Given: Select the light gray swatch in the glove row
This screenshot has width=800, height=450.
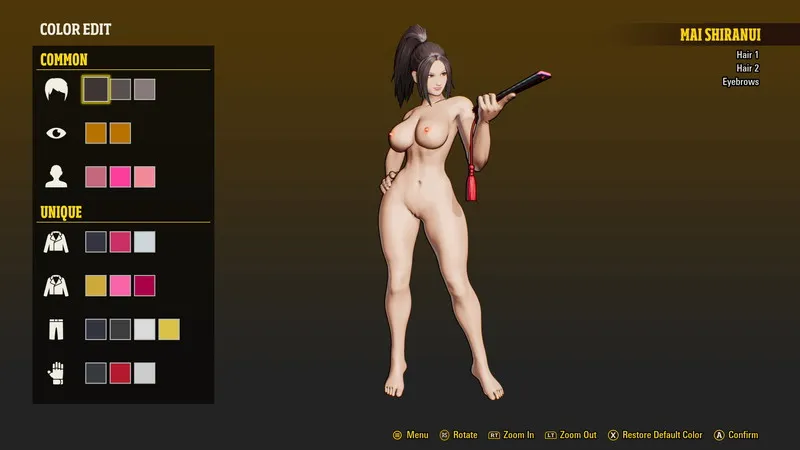Looking at the screenshot, I should (144, 373).
